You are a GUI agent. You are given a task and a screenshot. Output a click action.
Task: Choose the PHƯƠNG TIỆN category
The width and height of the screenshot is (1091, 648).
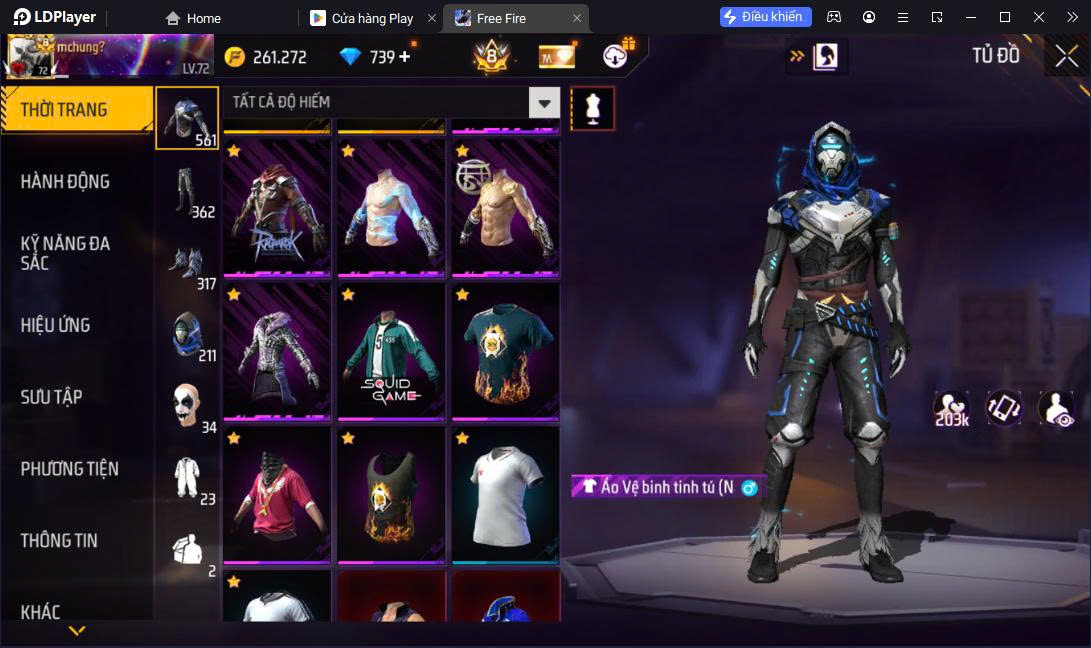click(x=70, y=468)
